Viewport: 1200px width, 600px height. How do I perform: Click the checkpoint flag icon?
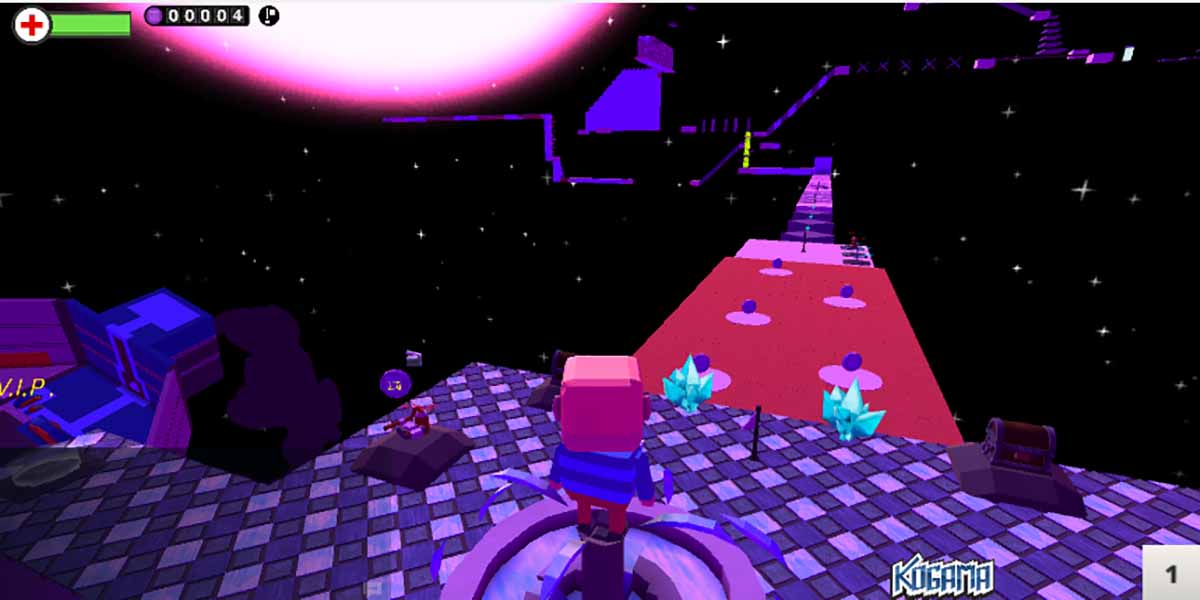coord(269,15)
